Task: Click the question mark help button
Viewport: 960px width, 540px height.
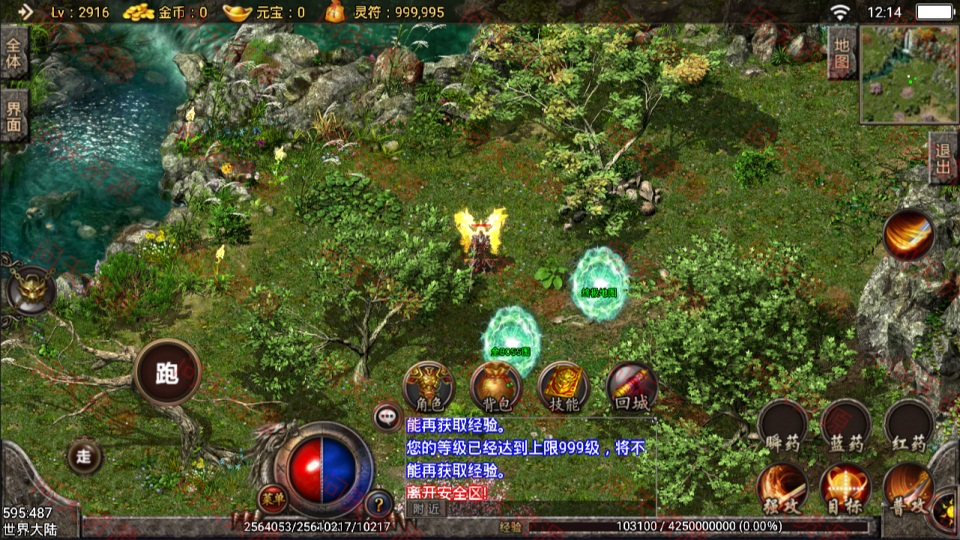Action: [379, 503]
